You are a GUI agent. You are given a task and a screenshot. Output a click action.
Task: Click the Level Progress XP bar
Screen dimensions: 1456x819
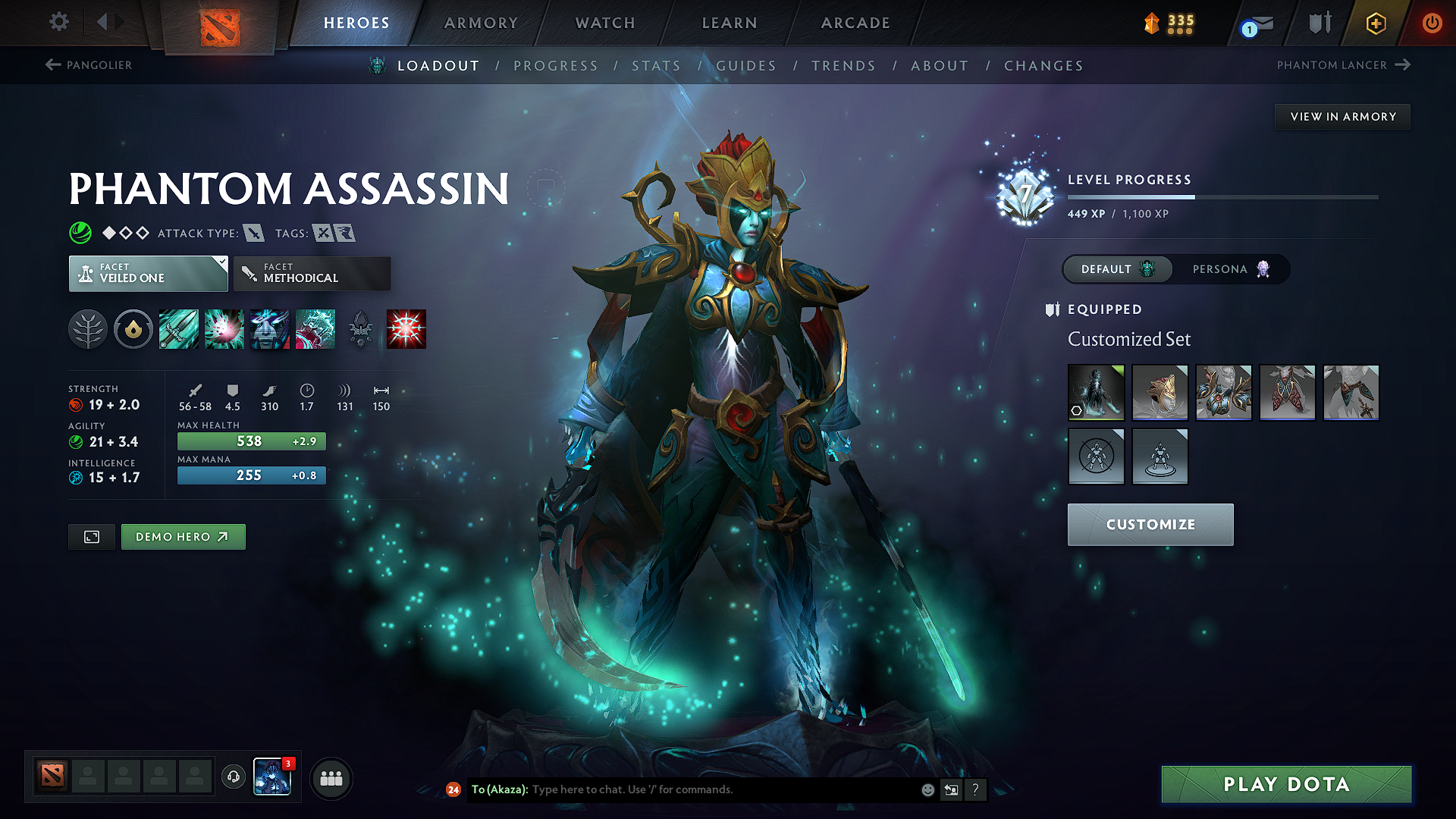1221,196
